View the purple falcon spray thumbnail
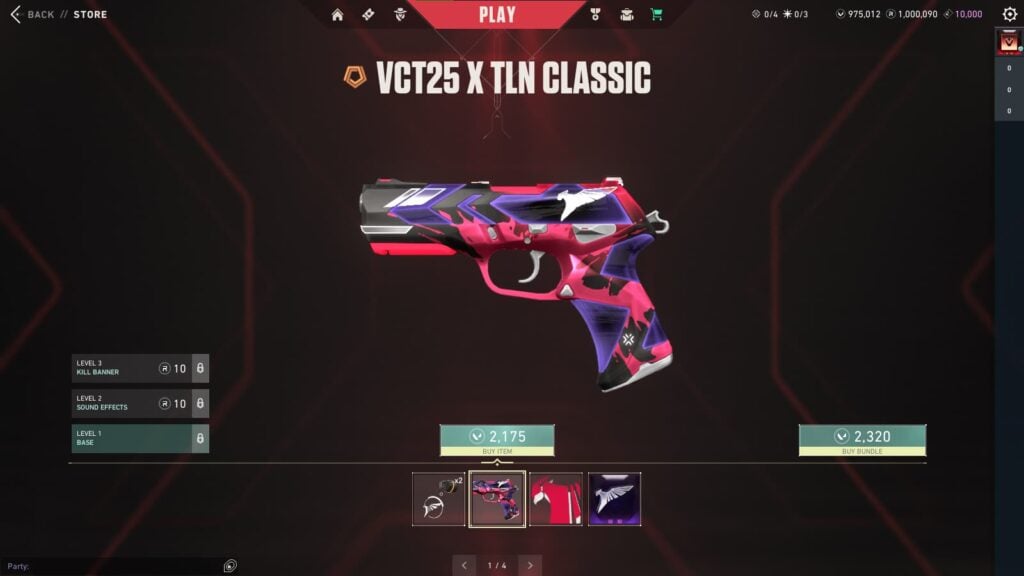This screenshot has height=576, width=1024. pos(615,499)
